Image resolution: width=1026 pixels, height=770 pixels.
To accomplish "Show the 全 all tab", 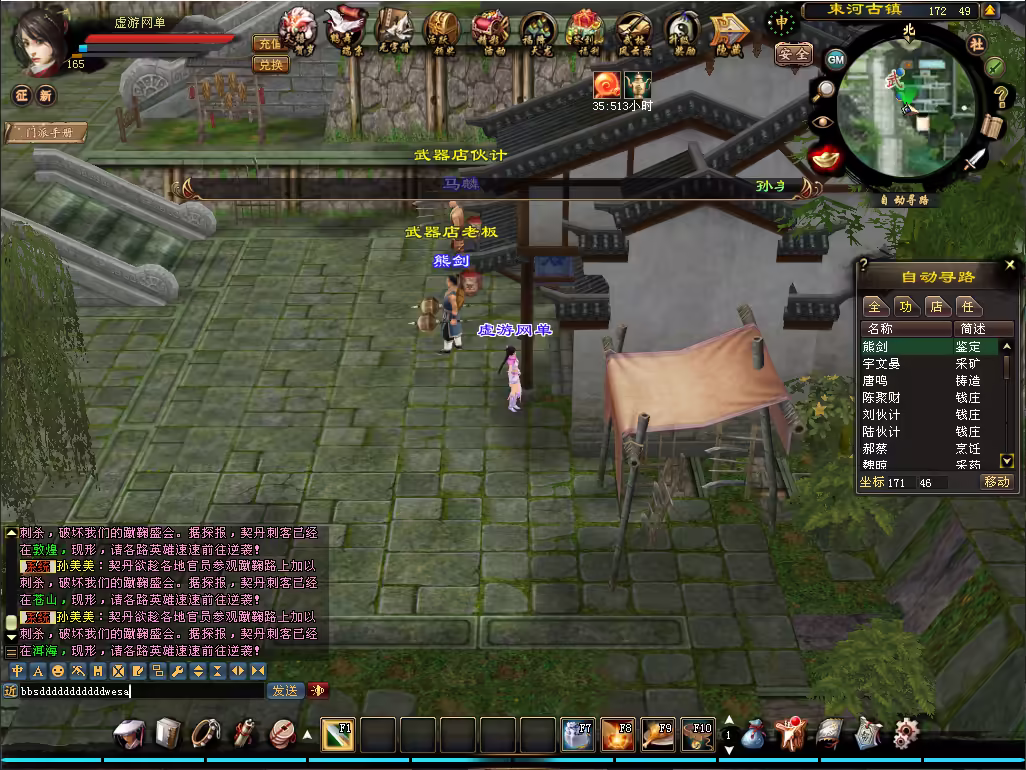I will [875, 306].
